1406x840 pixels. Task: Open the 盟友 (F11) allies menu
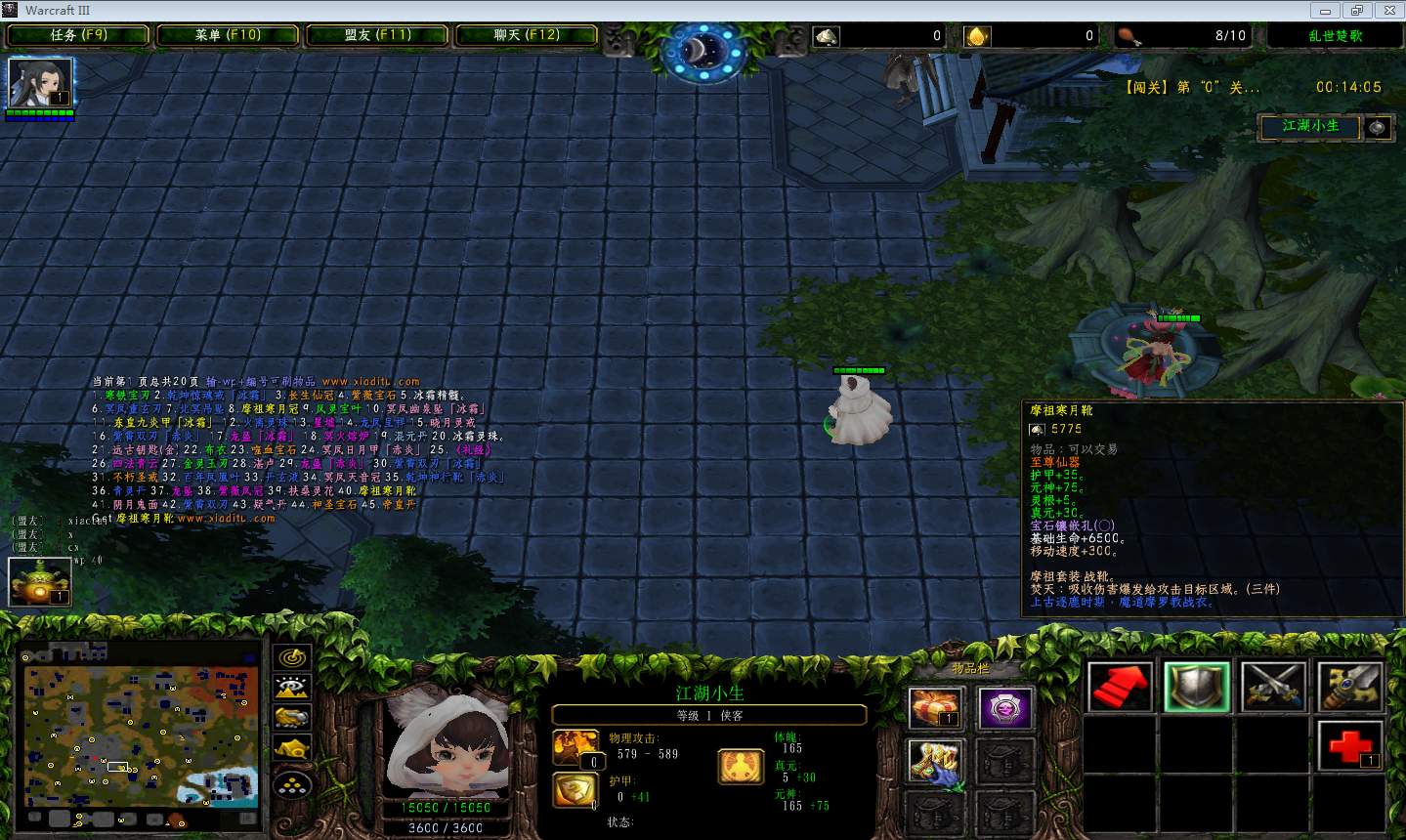[x=377, y=35]
